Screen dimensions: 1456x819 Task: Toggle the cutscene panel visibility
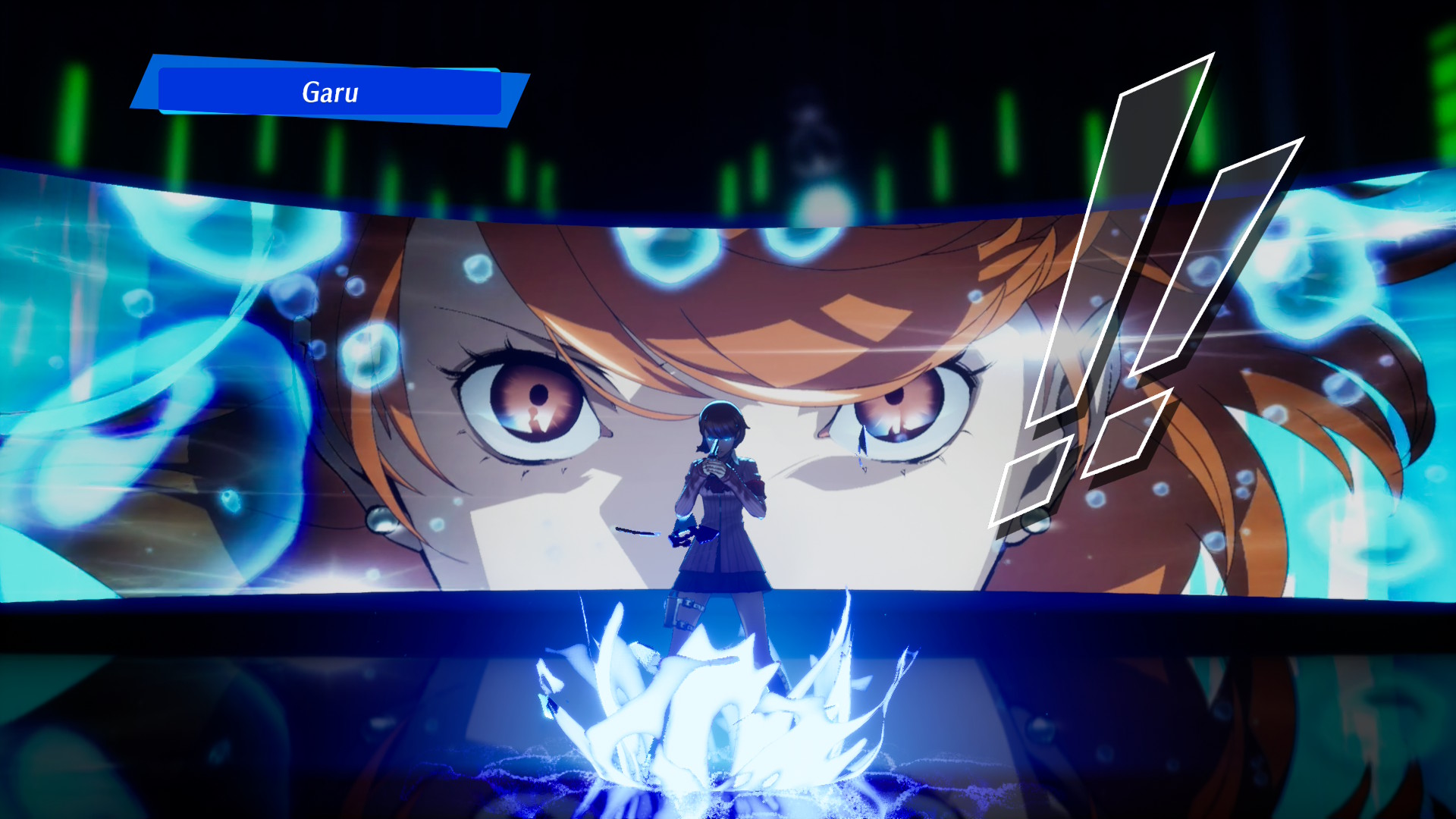tap(728, 379)
